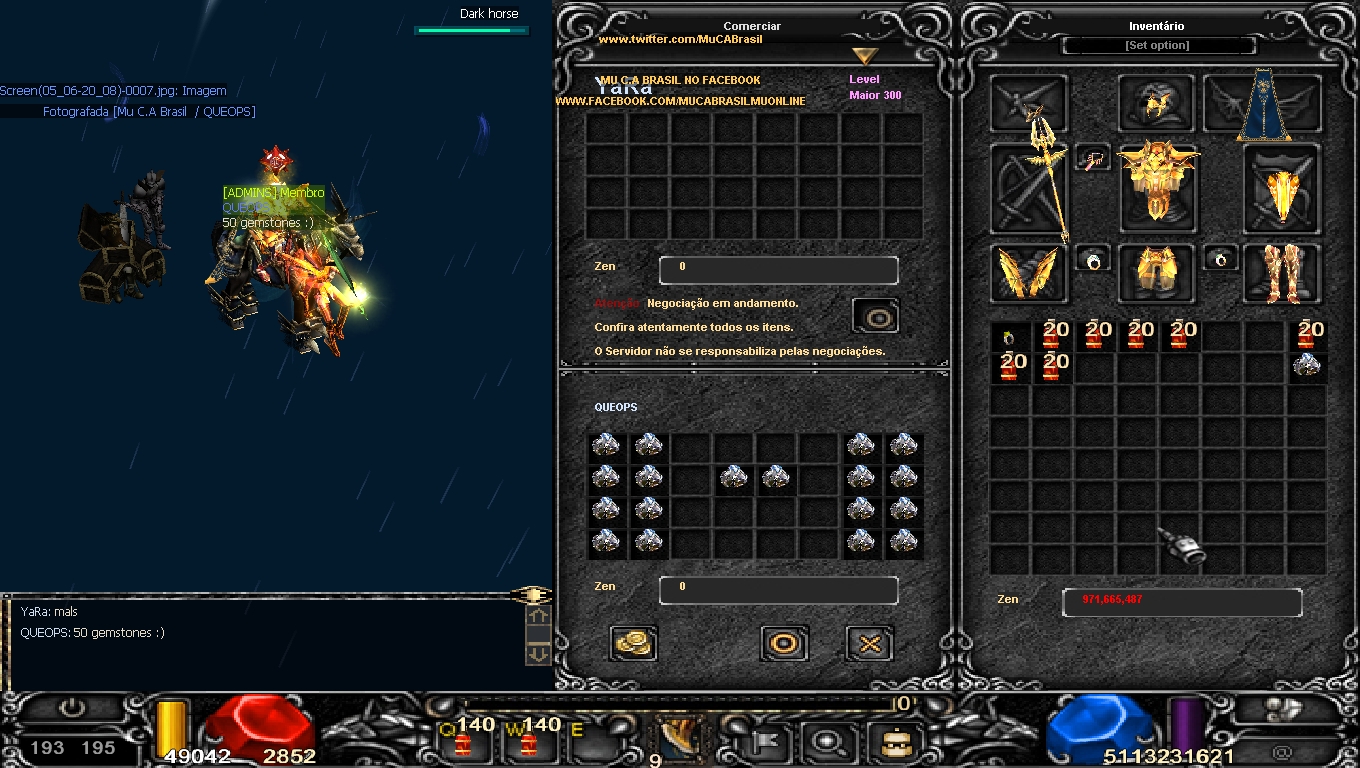Choose the golden pants slot

click(1157, 273)
